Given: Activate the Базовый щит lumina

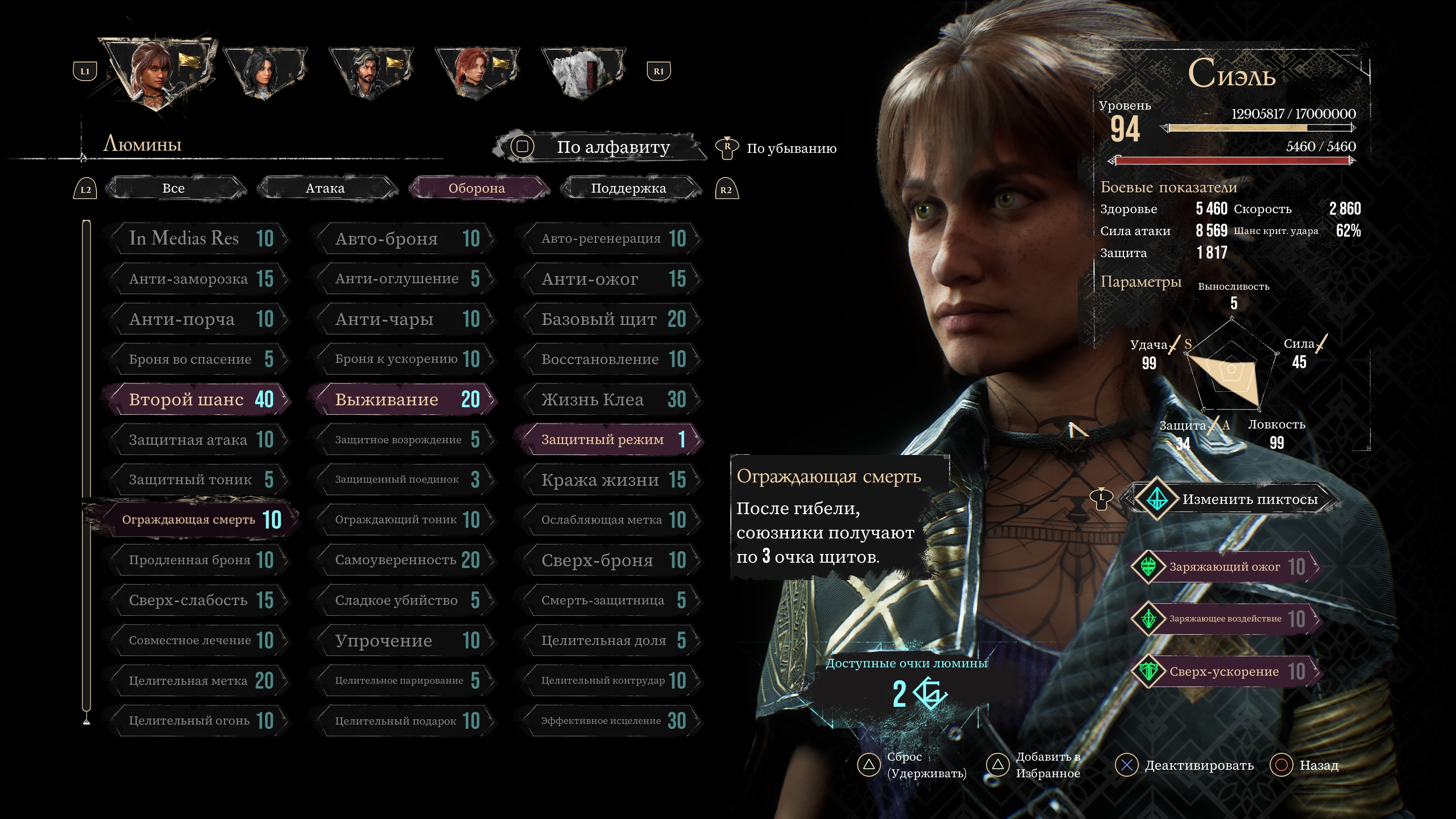Looking at the screenshot, I should click(610, 319).
